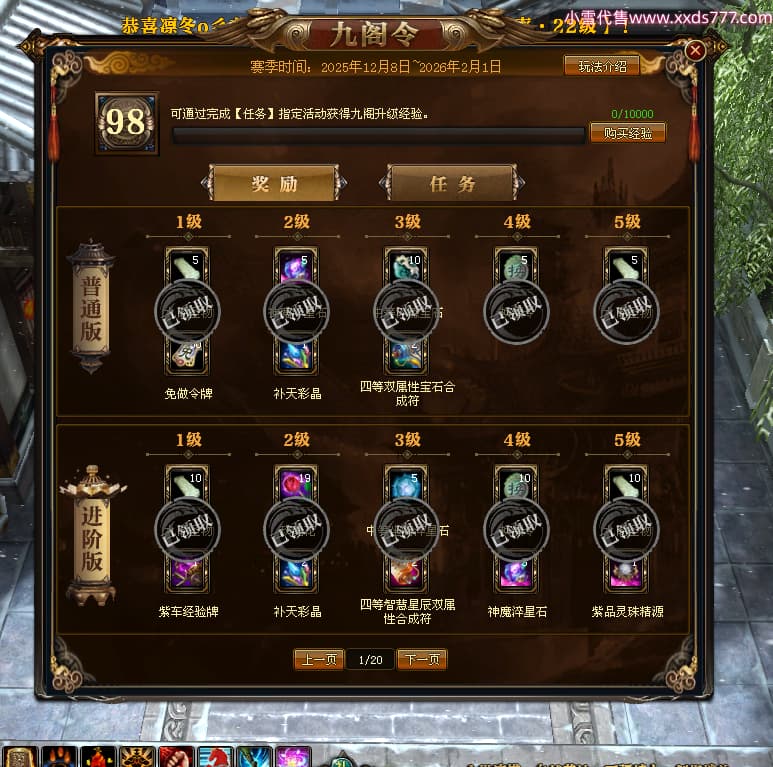
Task: Pick the 进阶版 level 3 四等智慧星辰双属性合成符 reward
Action: click(407, 529)
